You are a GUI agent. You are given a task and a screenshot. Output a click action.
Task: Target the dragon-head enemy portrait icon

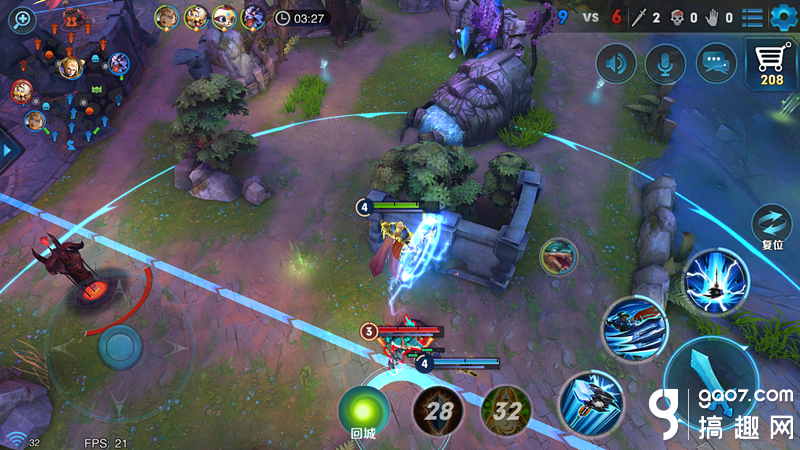click(x=559, y=257)
